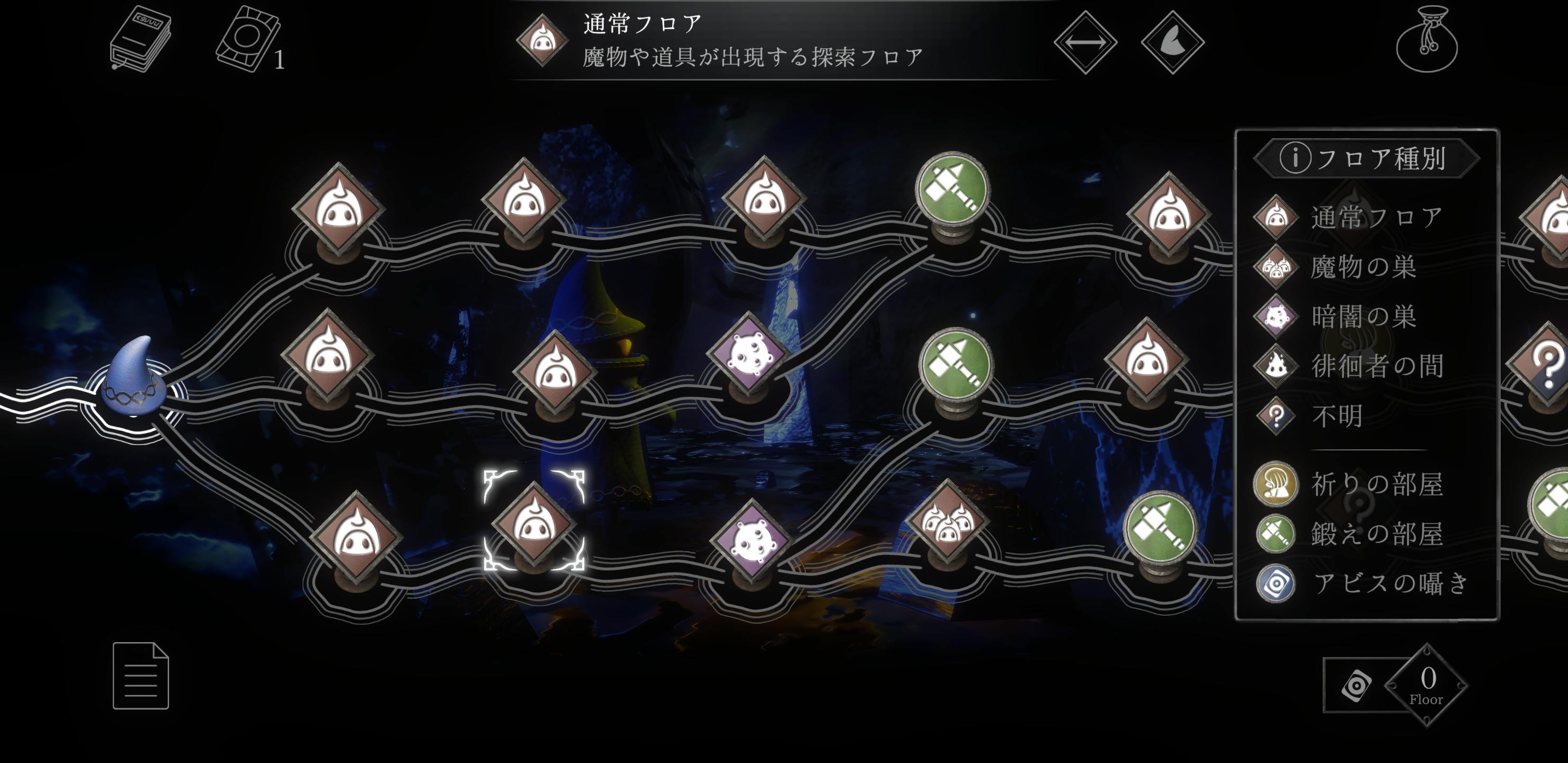1568x763 pixels.
Task: Open the book icon in the top bar
Action: (x=140, y=39)
